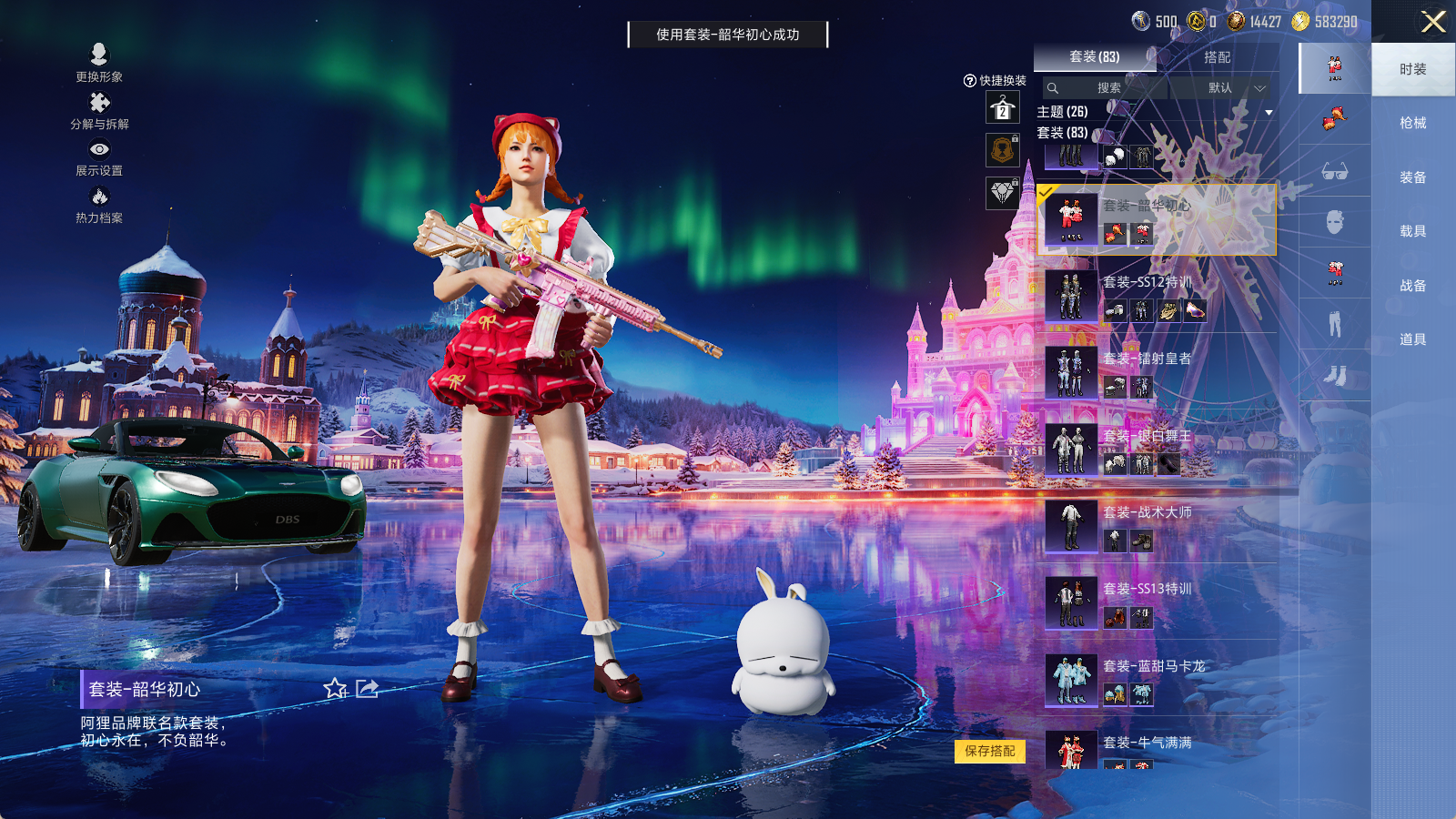Close the wardrobe screen
The width and height of the screenshot is (1456, 819).
1433,22
